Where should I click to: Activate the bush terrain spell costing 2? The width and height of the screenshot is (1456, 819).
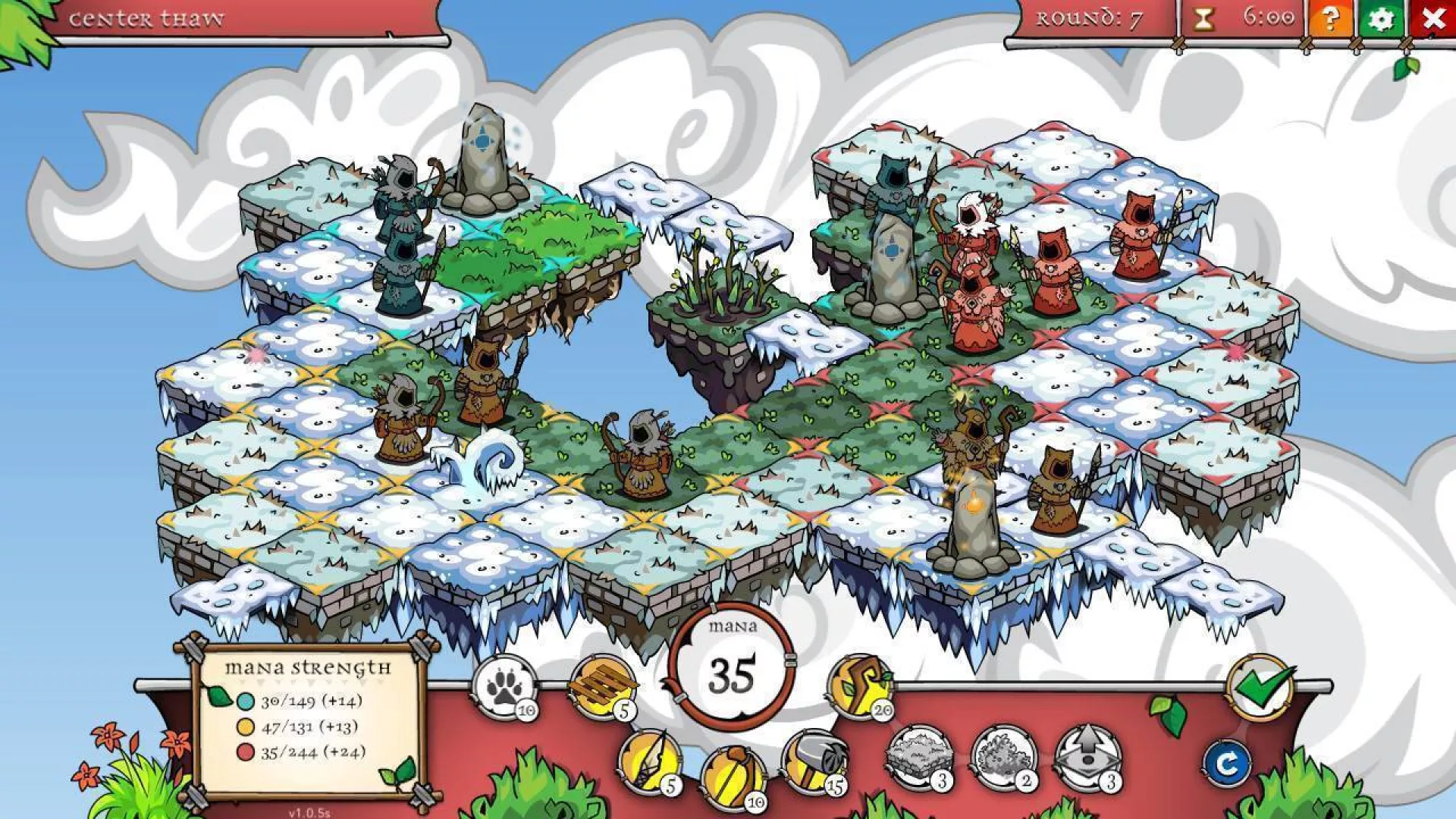pyautogui.click(x=1003, y=756)
